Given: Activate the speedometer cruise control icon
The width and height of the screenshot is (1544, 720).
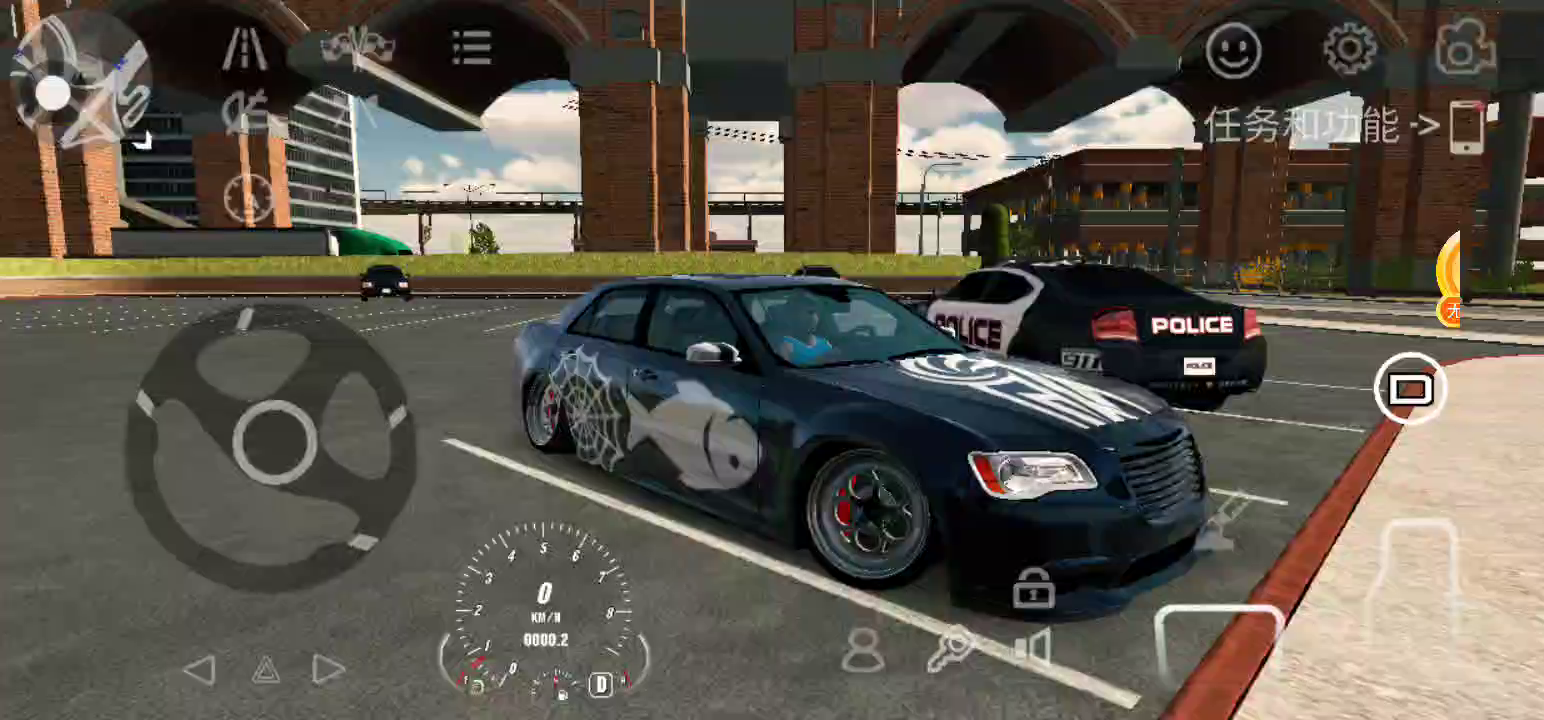Looking at the screenshot, I should point(248,197).
